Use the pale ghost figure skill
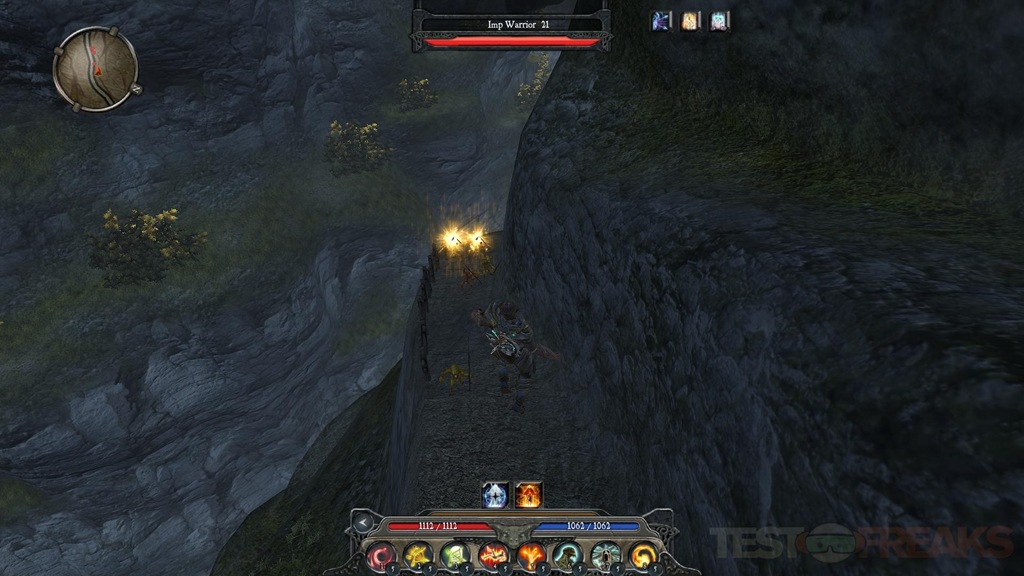 [x=605, y=556]
